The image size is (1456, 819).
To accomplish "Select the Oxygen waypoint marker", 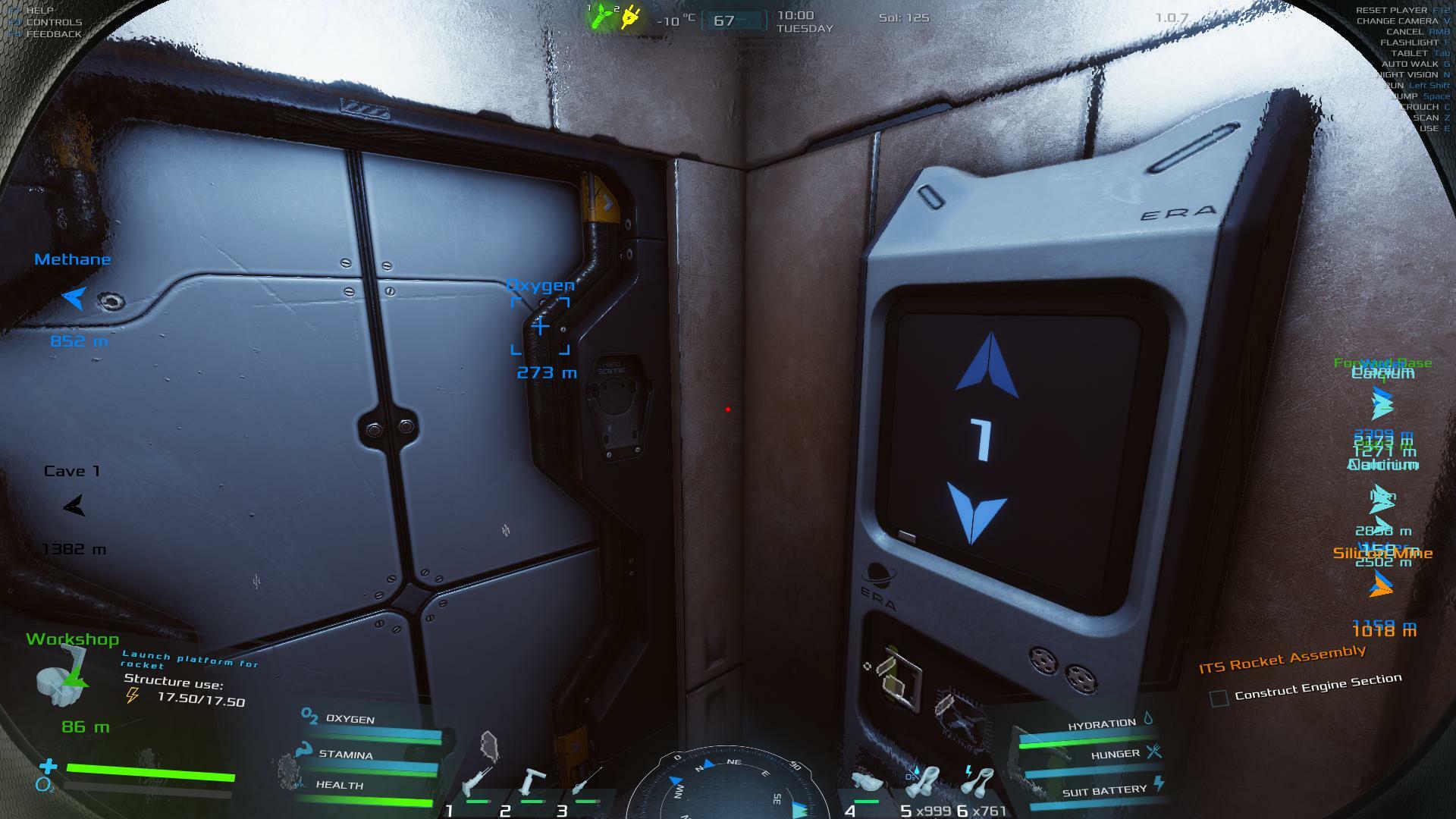I will (540, 326).
